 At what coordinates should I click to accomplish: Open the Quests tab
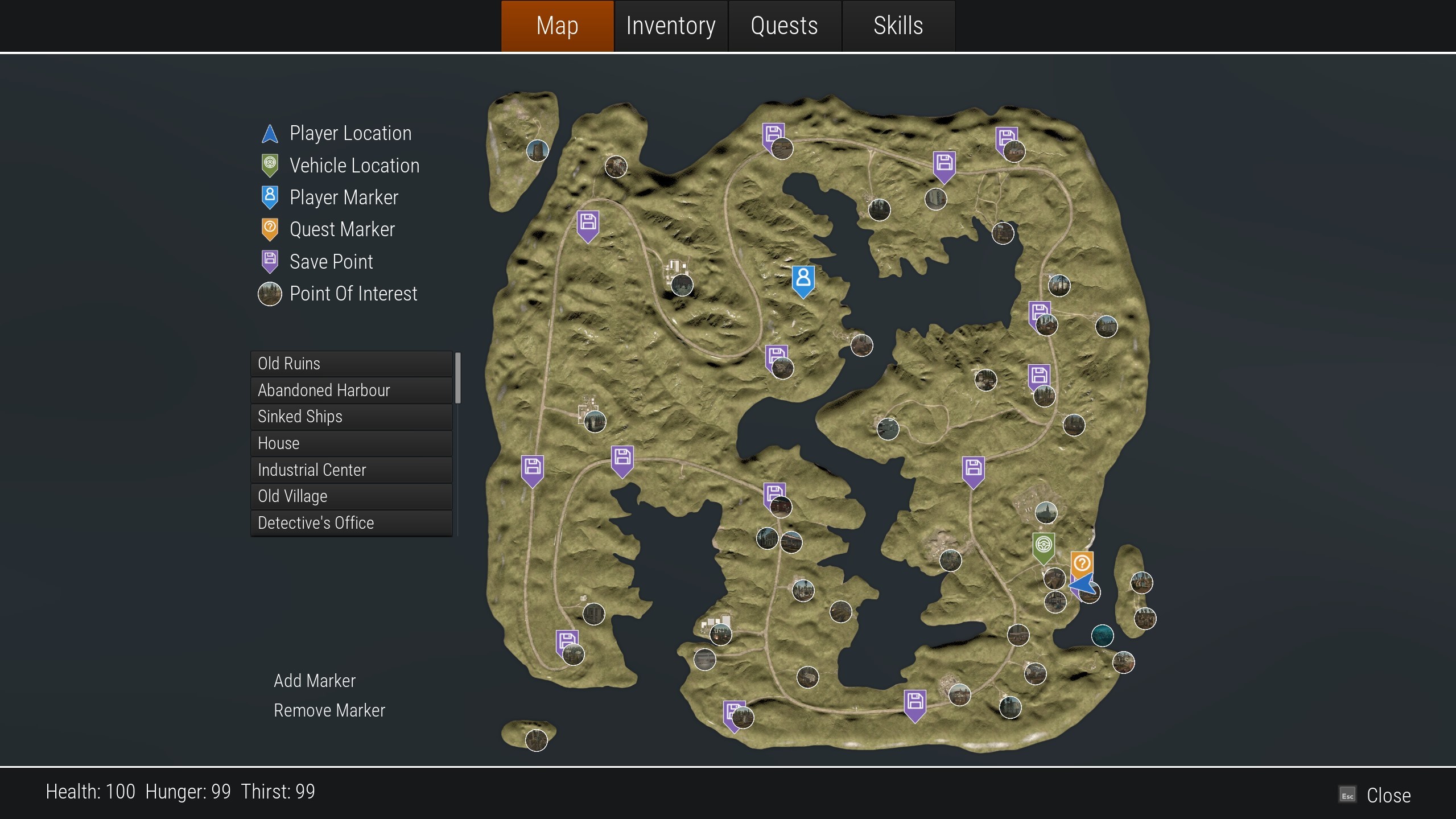[784, 26]
